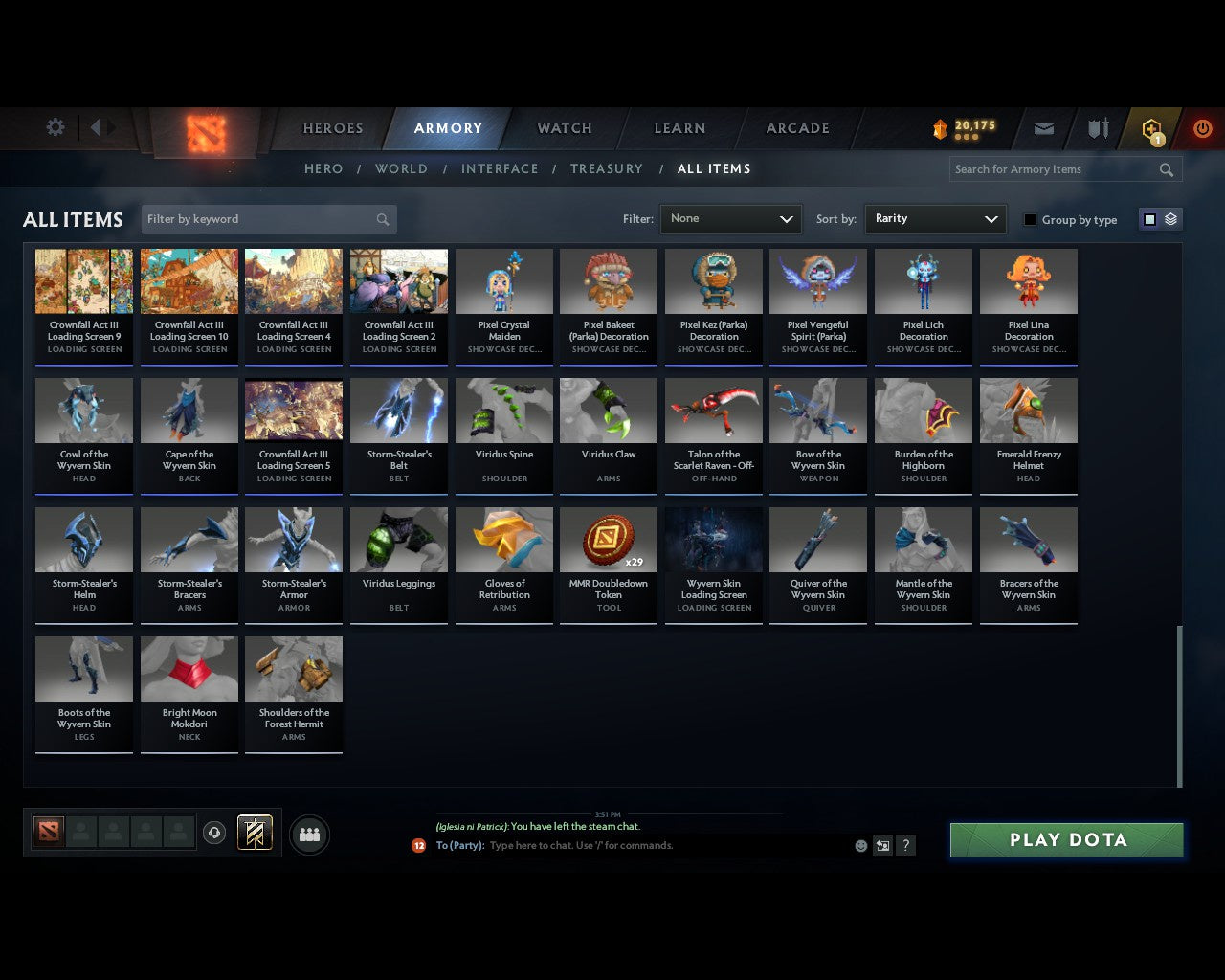Open voice chat with the headset icon
This screenshot has height=980, width=1225.
[214, 833]
